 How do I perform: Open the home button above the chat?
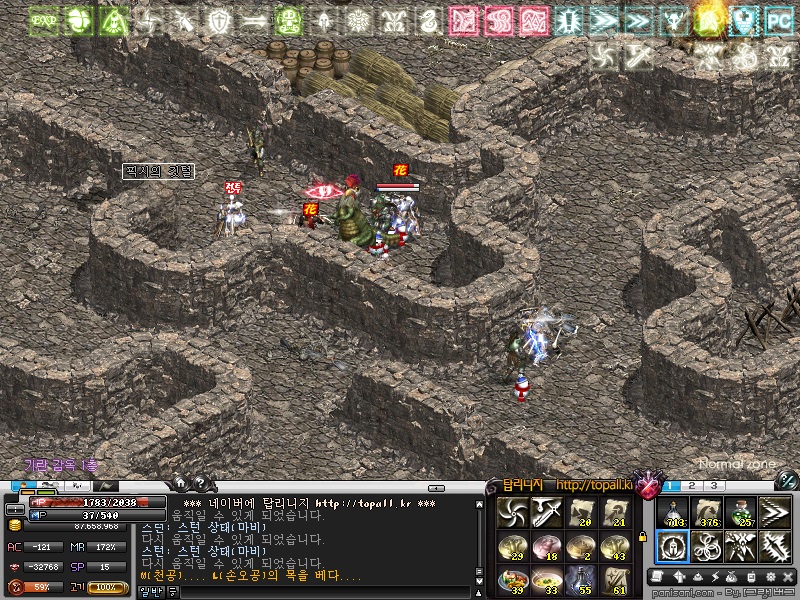coord(181,484)
